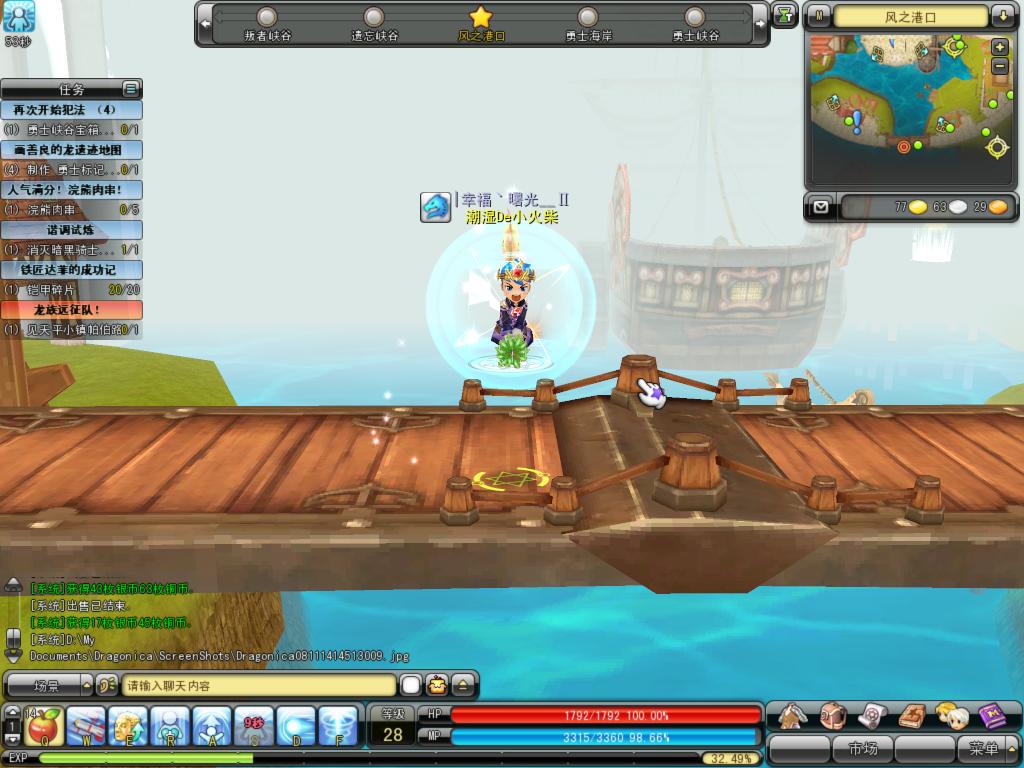Select the 勇士海岸 node on the route bar
The height and width of the screenshot is (768, 1024).
(588, 18)
